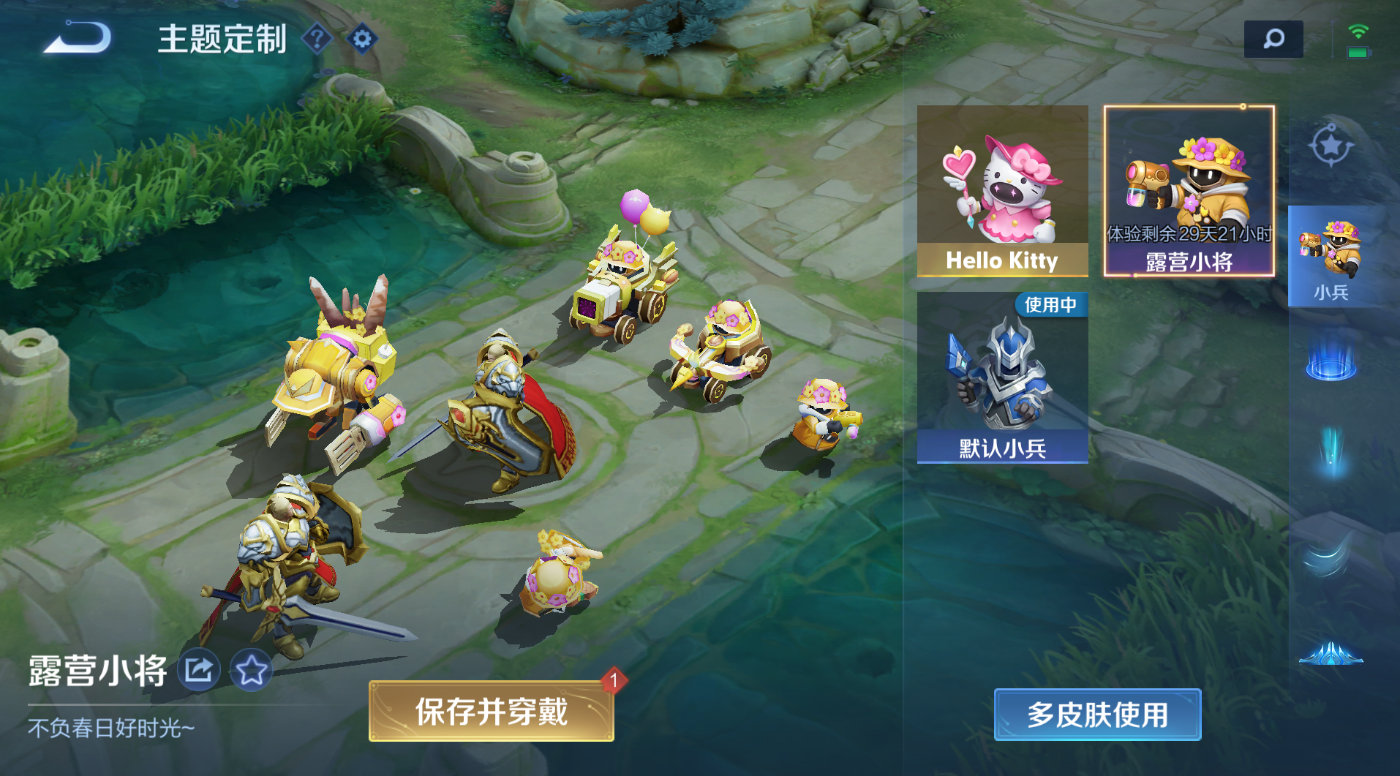The height and width of the screenshot is (776, 1400).
Task: Select the Hello Kitty minion skin
Action: point(1002,190)
